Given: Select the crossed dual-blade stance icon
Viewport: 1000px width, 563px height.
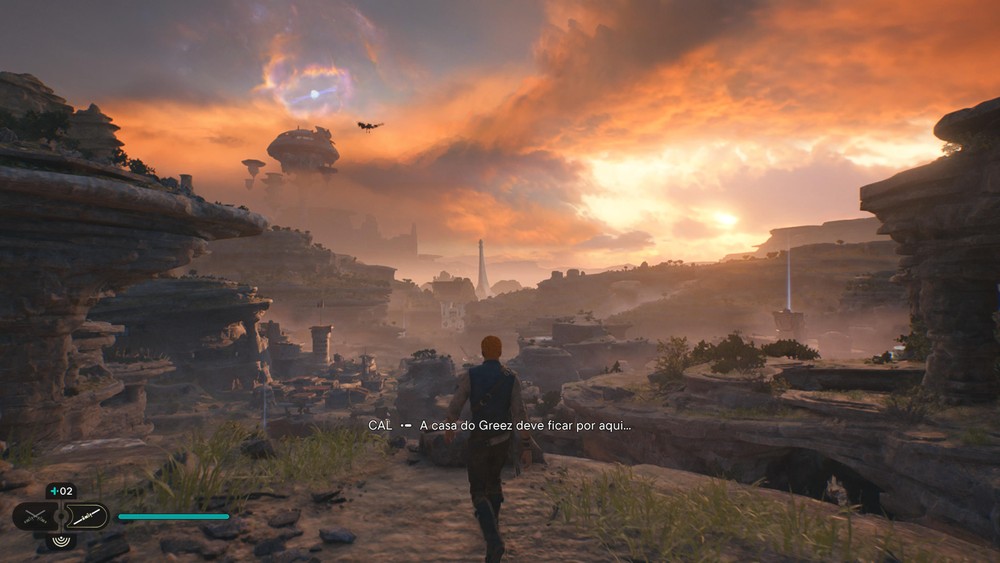Looking at the screenshot, I should click(x=35, y=516).
